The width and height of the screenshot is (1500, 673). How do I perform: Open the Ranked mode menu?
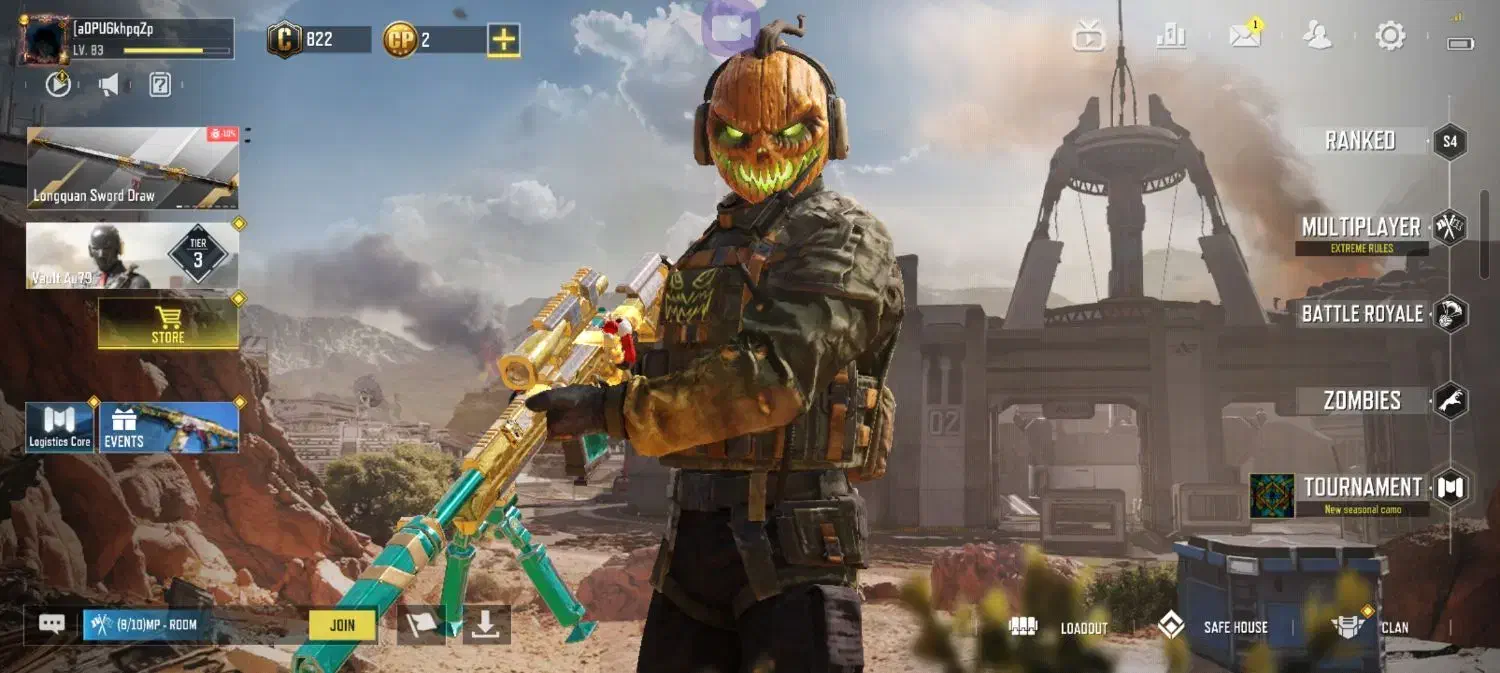pyautogui.click(x=1361, y=141)
